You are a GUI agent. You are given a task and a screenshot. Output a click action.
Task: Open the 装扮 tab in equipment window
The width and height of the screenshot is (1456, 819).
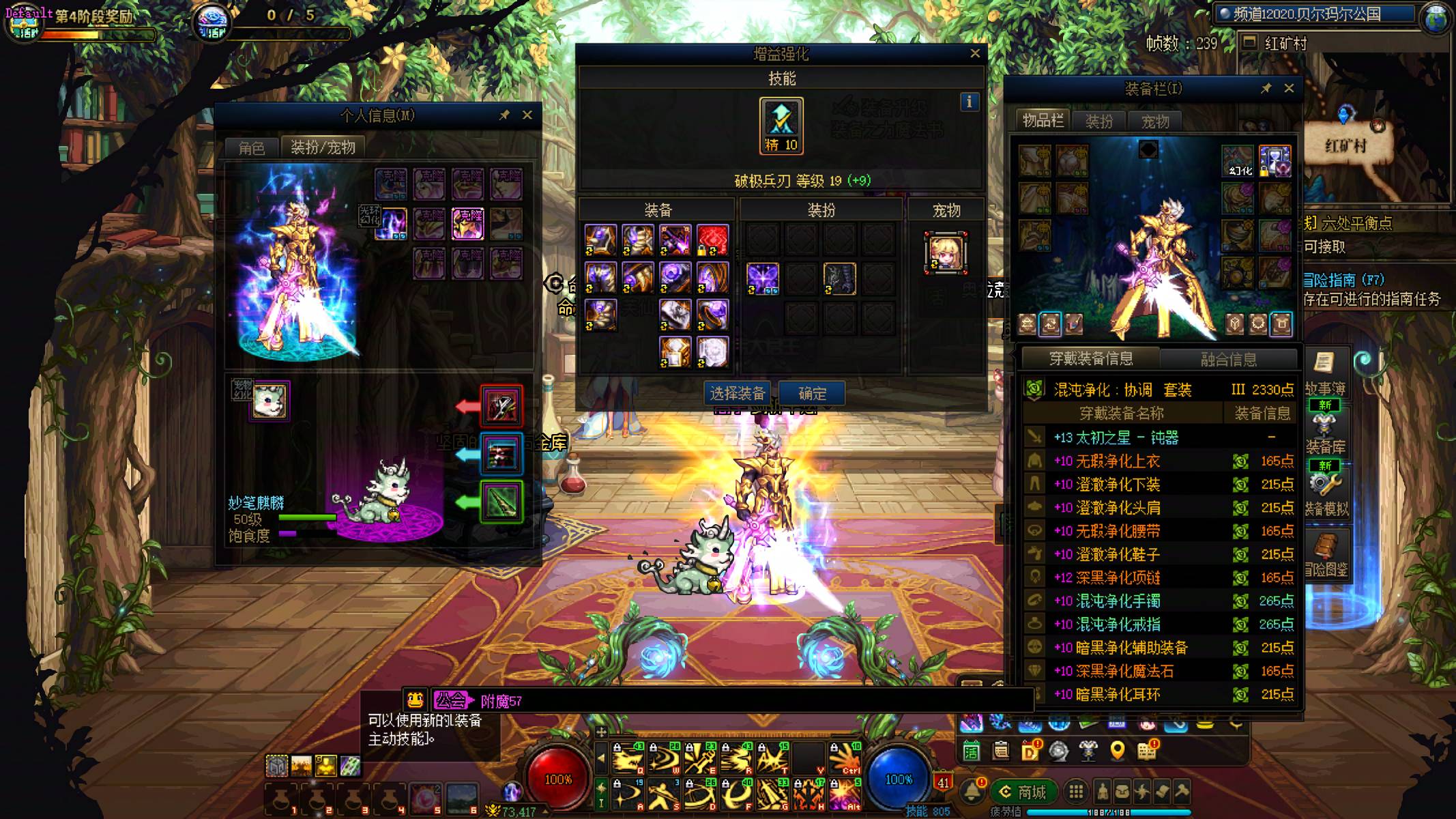[x=1098, y=121]
